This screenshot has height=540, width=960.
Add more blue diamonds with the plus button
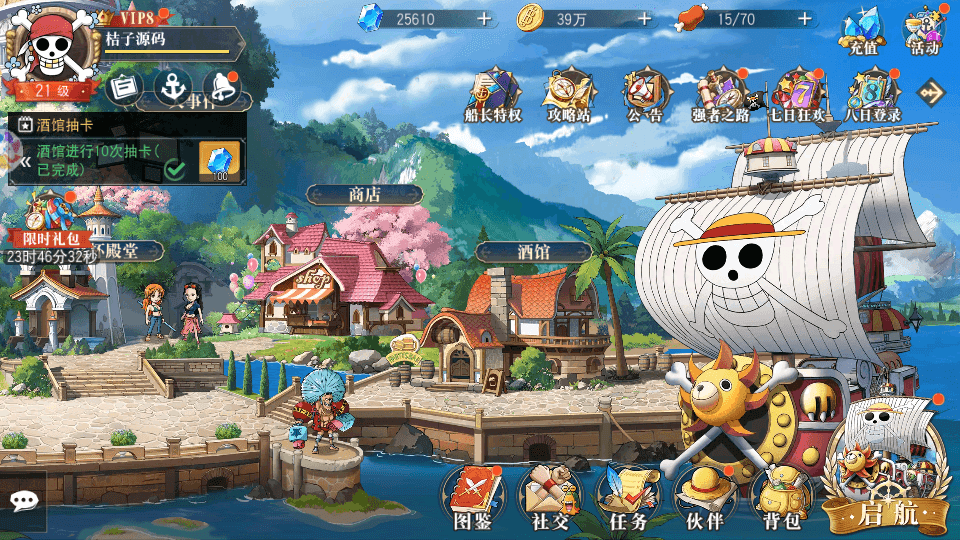484,19
